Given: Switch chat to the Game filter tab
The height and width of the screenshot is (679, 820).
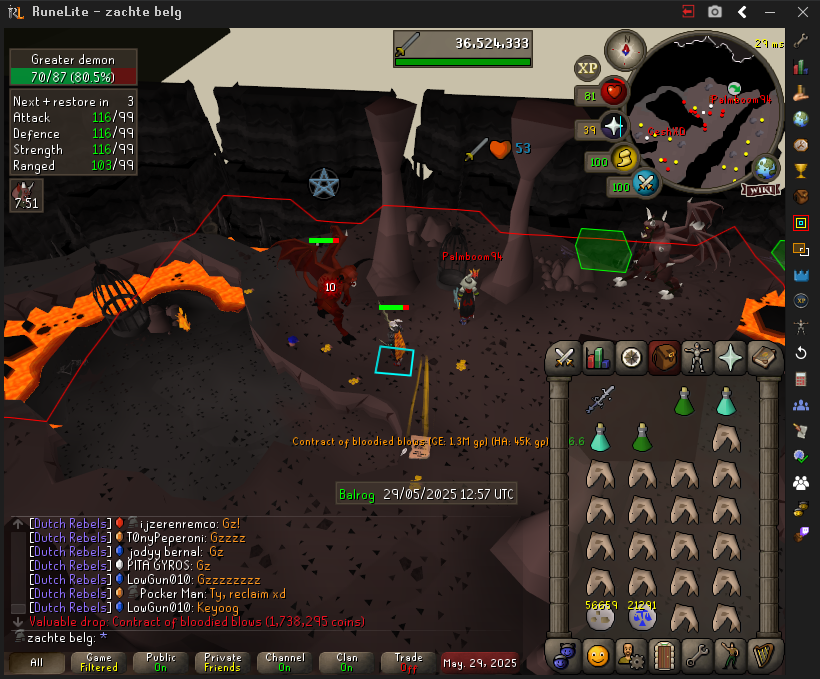Looking at the screenshot, I should [x=99, y=662].
